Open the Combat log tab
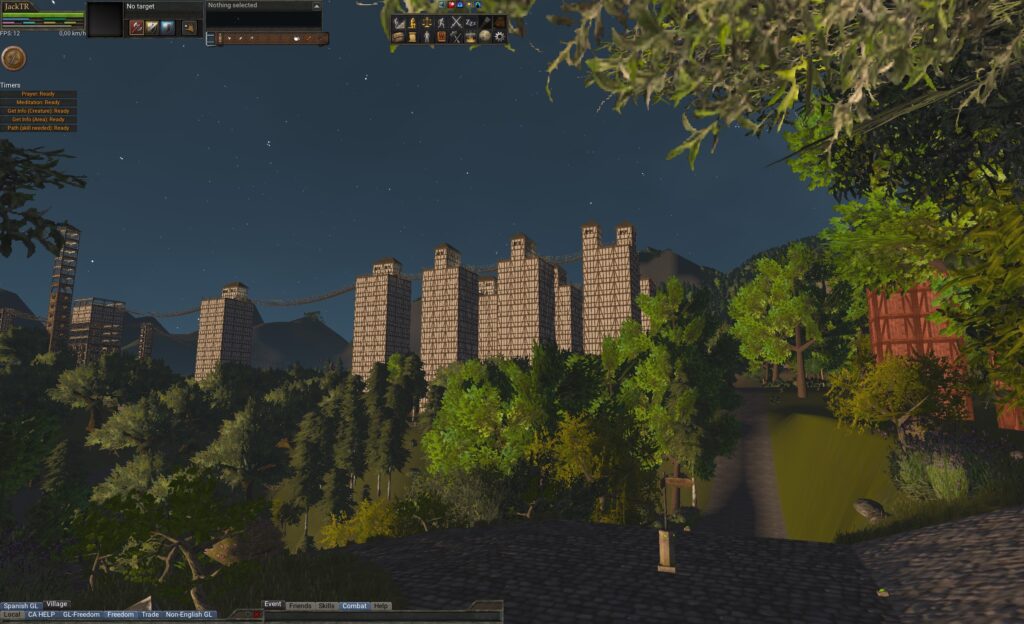The image size is (1024, 624). [x=354, y=606]
